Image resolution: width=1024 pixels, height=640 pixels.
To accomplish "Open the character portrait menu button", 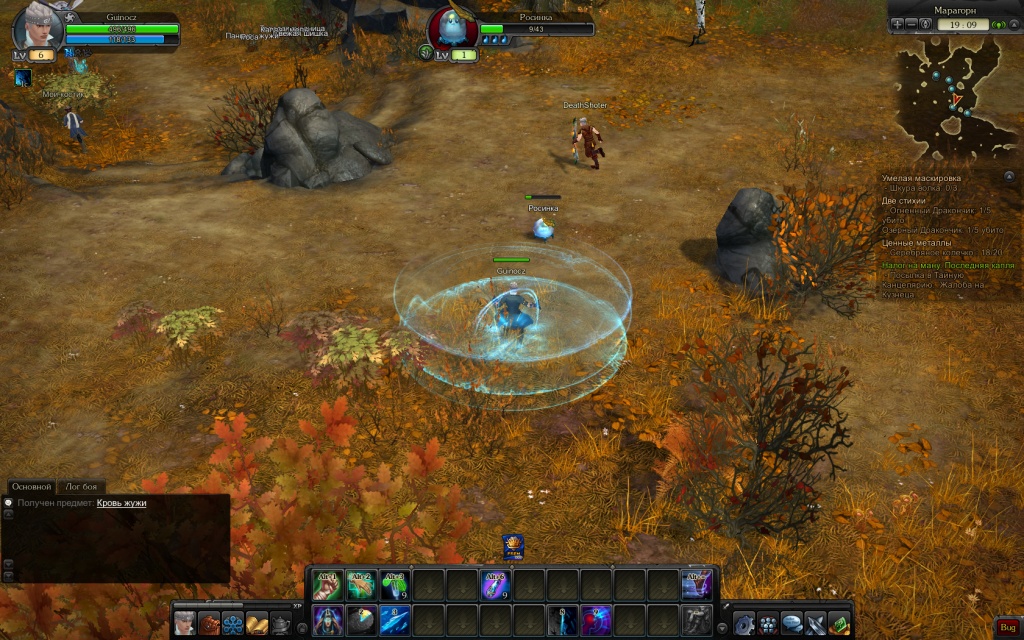I will (185, 623).
